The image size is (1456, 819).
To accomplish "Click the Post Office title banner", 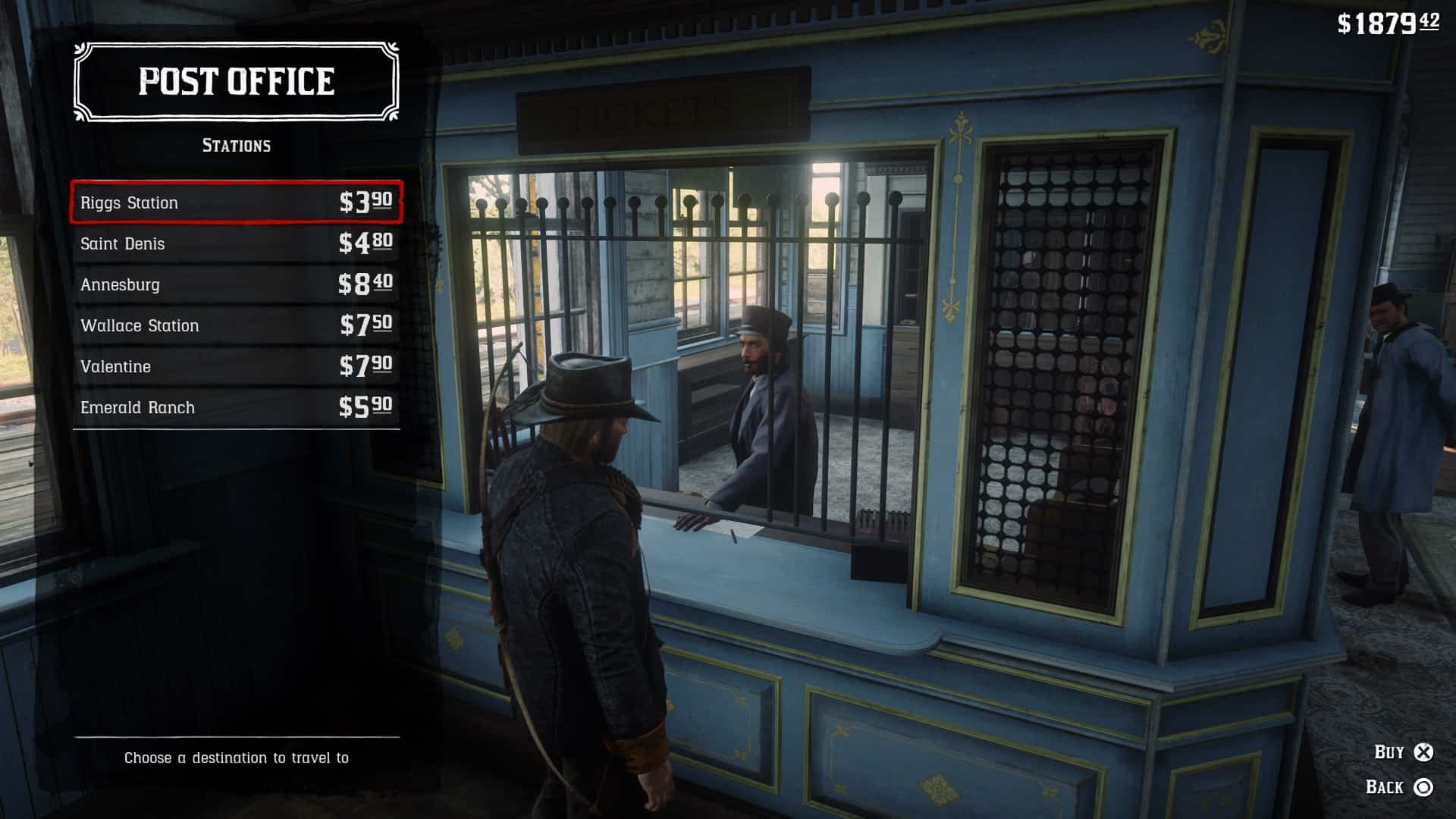I will click(x=235, y=81).
